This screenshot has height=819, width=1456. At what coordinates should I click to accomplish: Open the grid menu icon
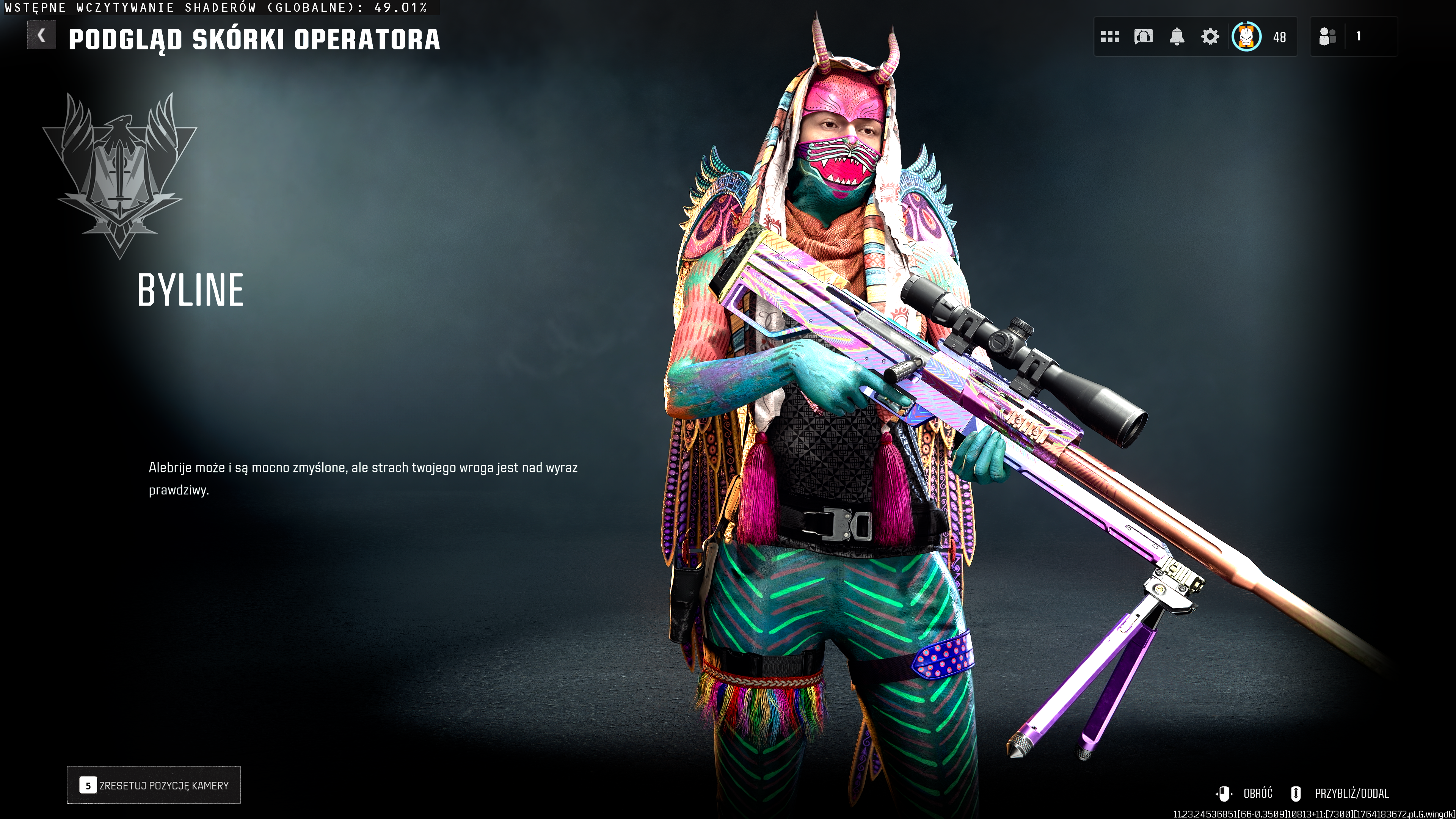coord(1109,37)
